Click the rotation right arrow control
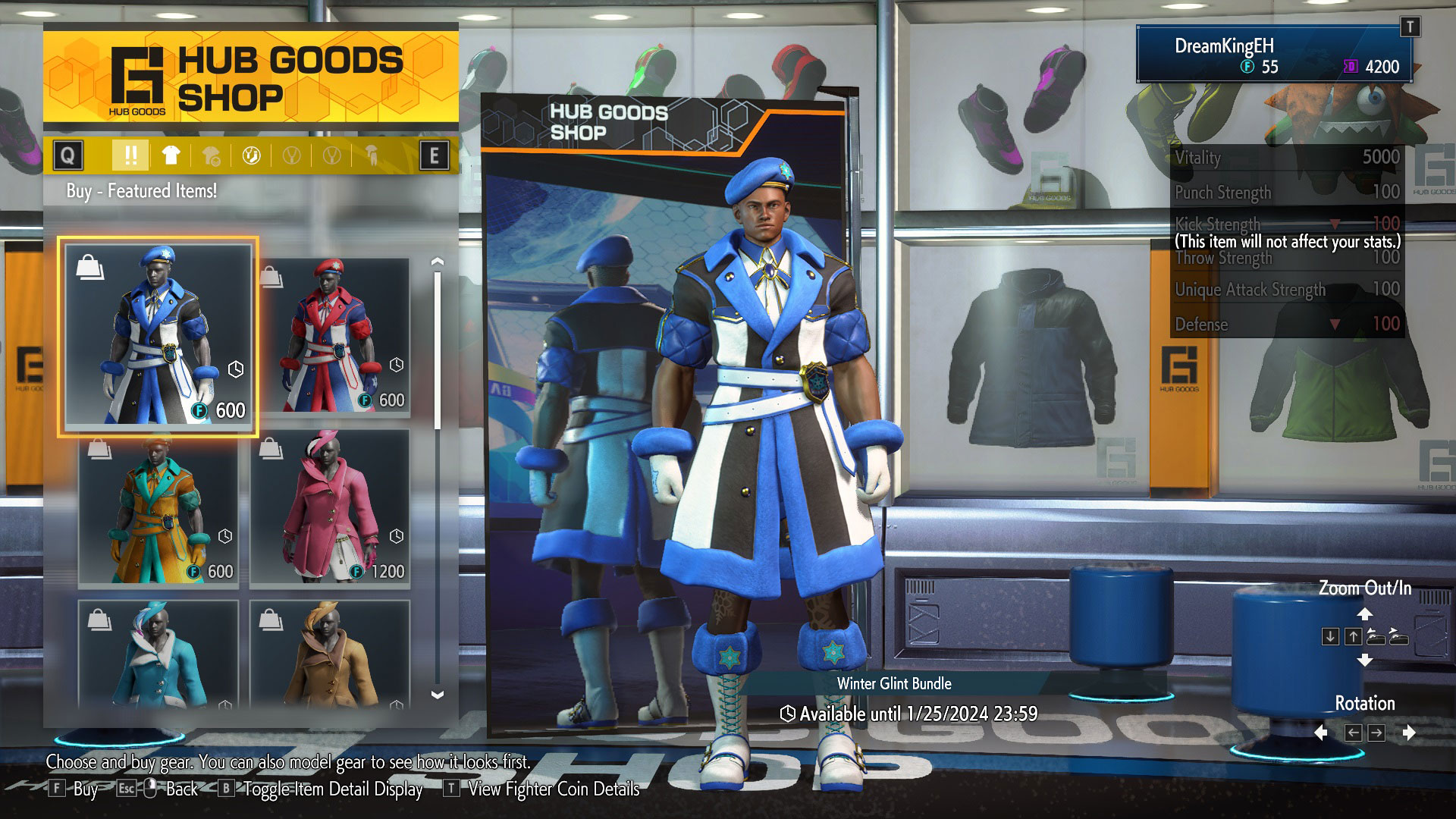This screenshot has width=1456, height=819. tap(1376, 732)
